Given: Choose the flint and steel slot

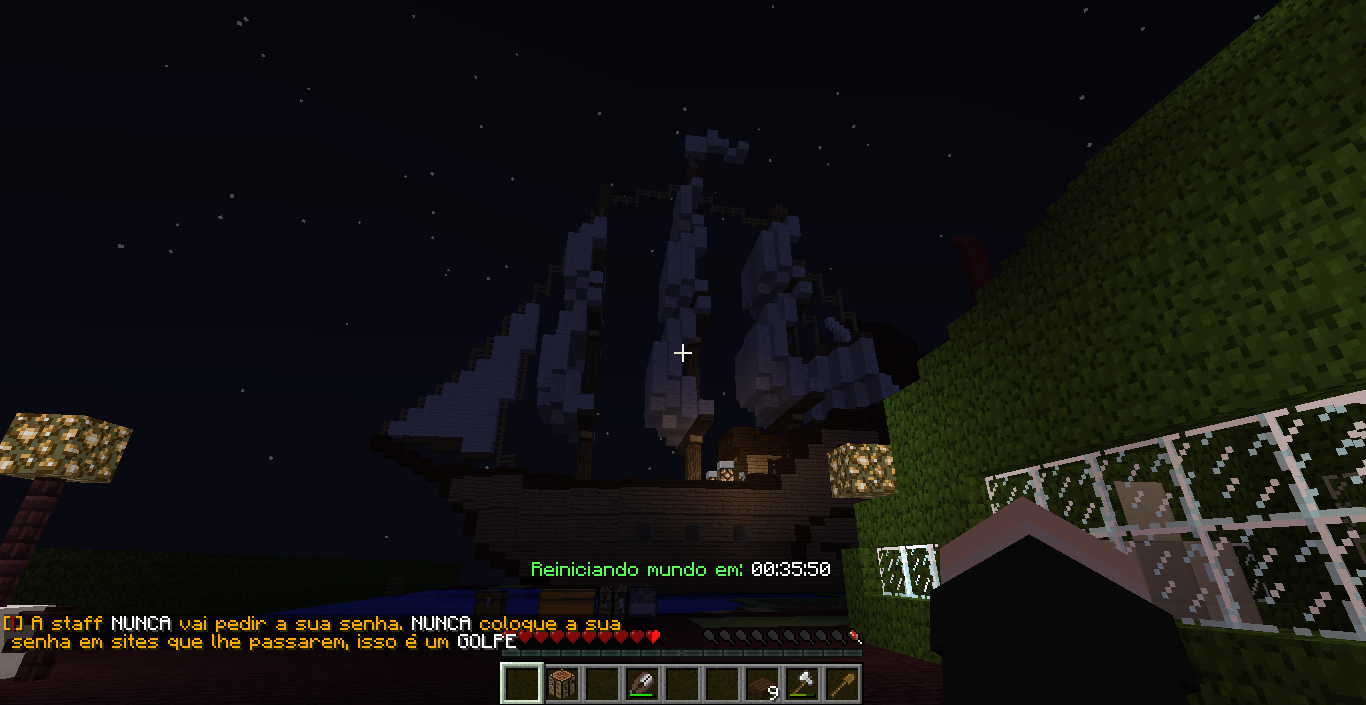Looking at the screenshot, I should point(643,684).
